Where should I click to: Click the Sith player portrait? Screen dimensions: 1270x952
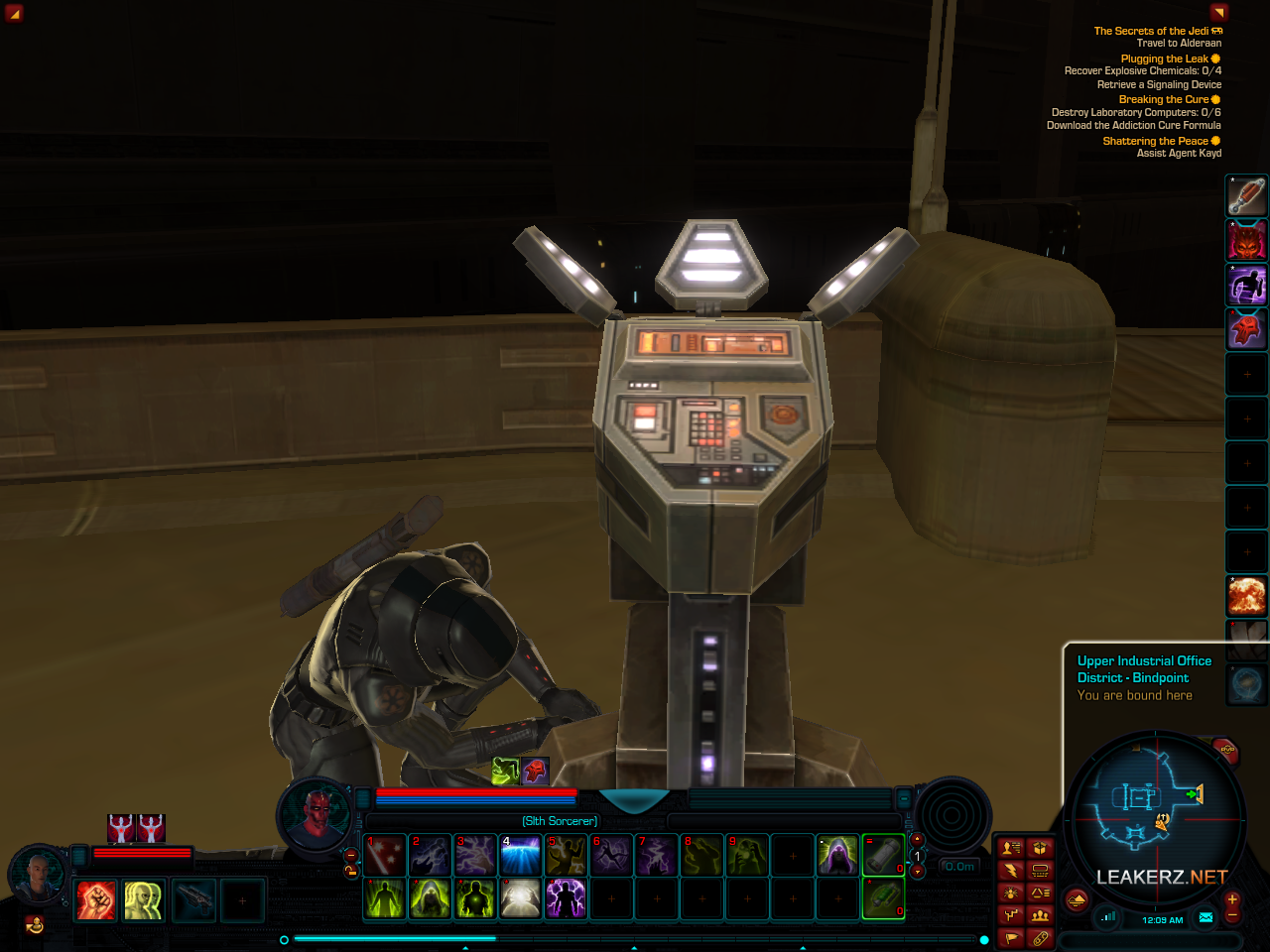click(316, 815)
